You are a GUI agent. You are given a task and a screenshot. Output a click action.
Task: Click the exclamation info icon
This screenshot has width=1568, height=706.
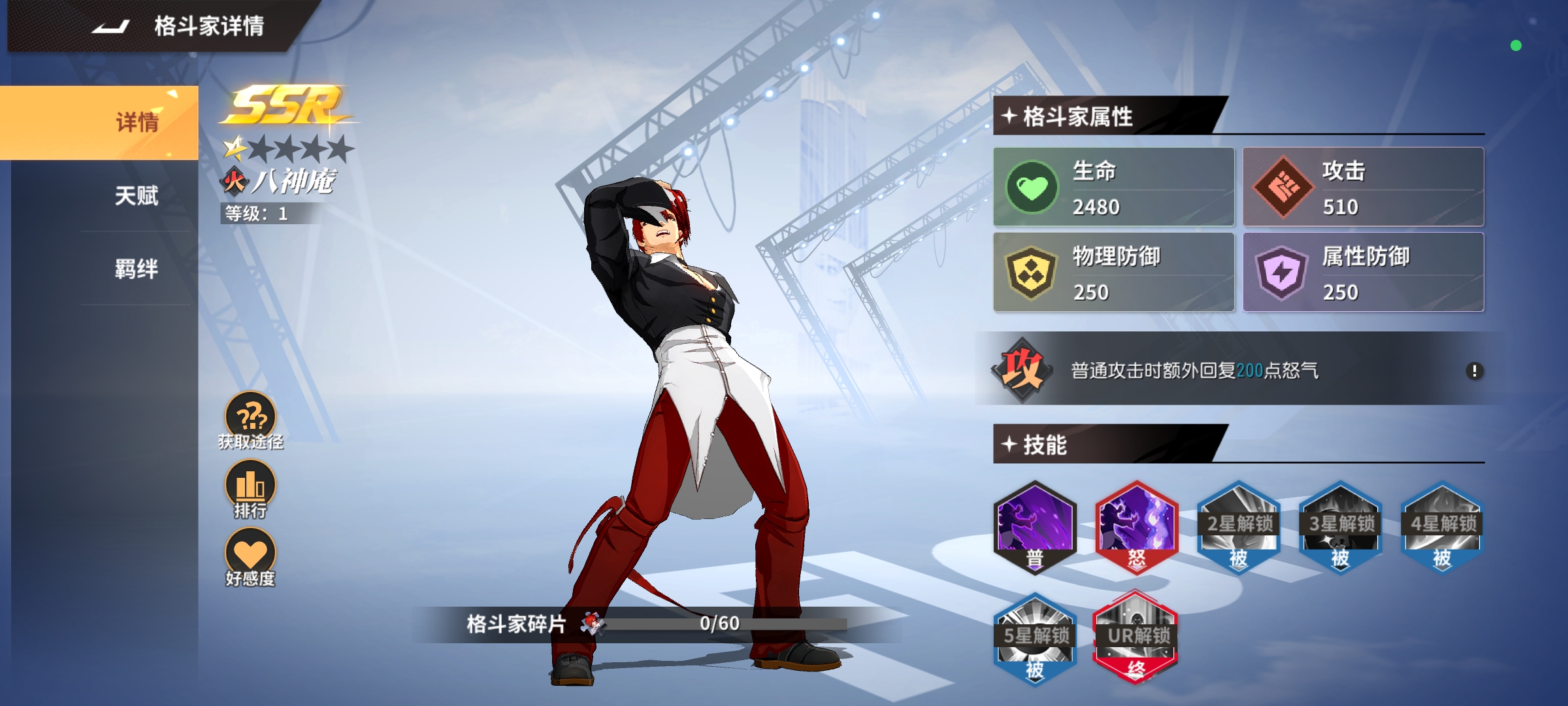pos(1474,371)
